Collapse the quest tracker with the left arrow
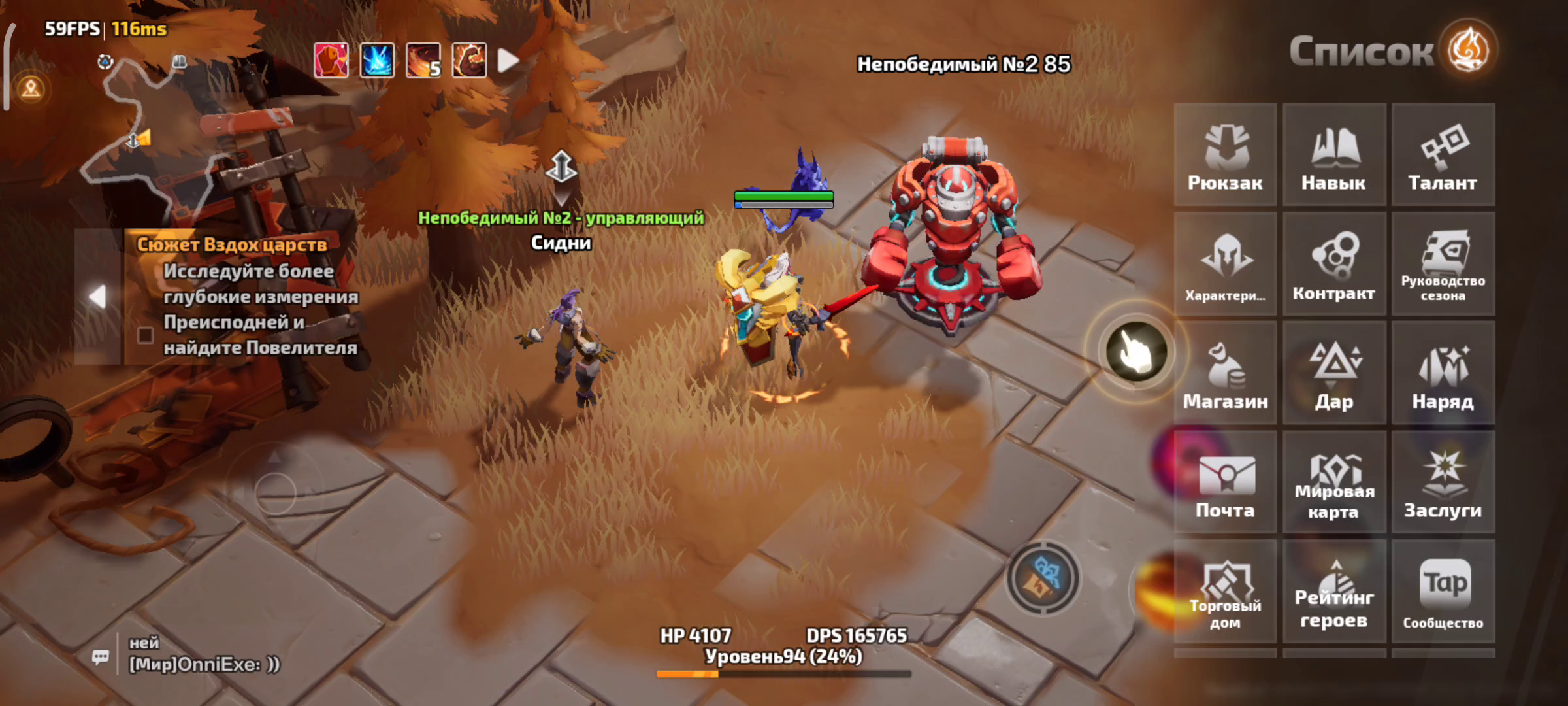The height and width of the screenshot is (706, 1568). coord(97,297)
